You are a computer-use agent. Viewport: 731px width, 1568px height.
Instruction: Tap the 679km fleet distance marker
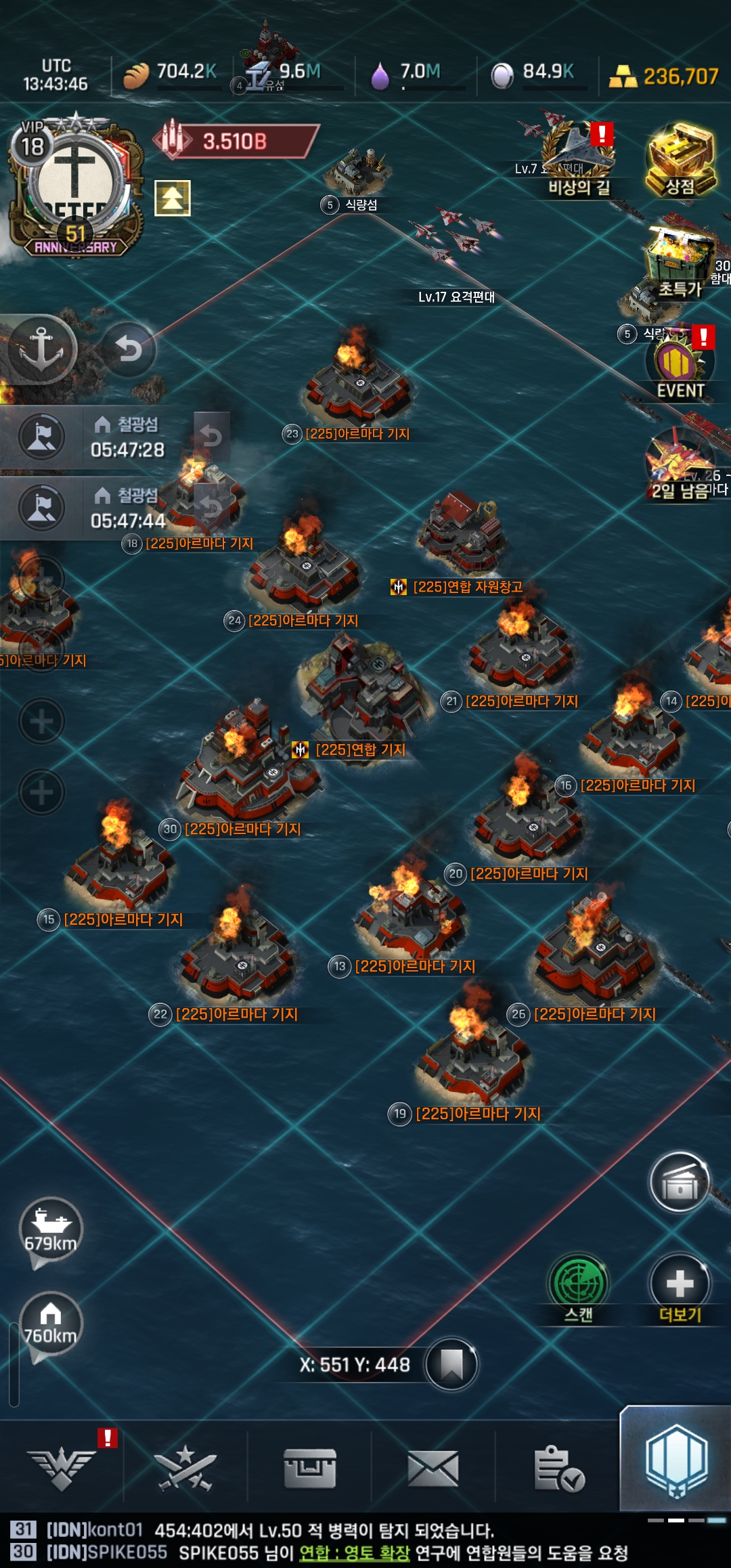tap(51, 1230)
